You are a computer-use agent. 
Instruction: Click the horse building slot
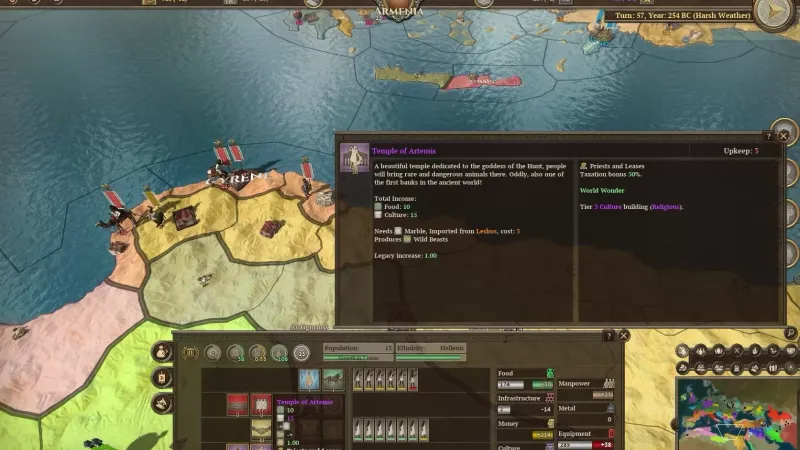coord(333,380)
